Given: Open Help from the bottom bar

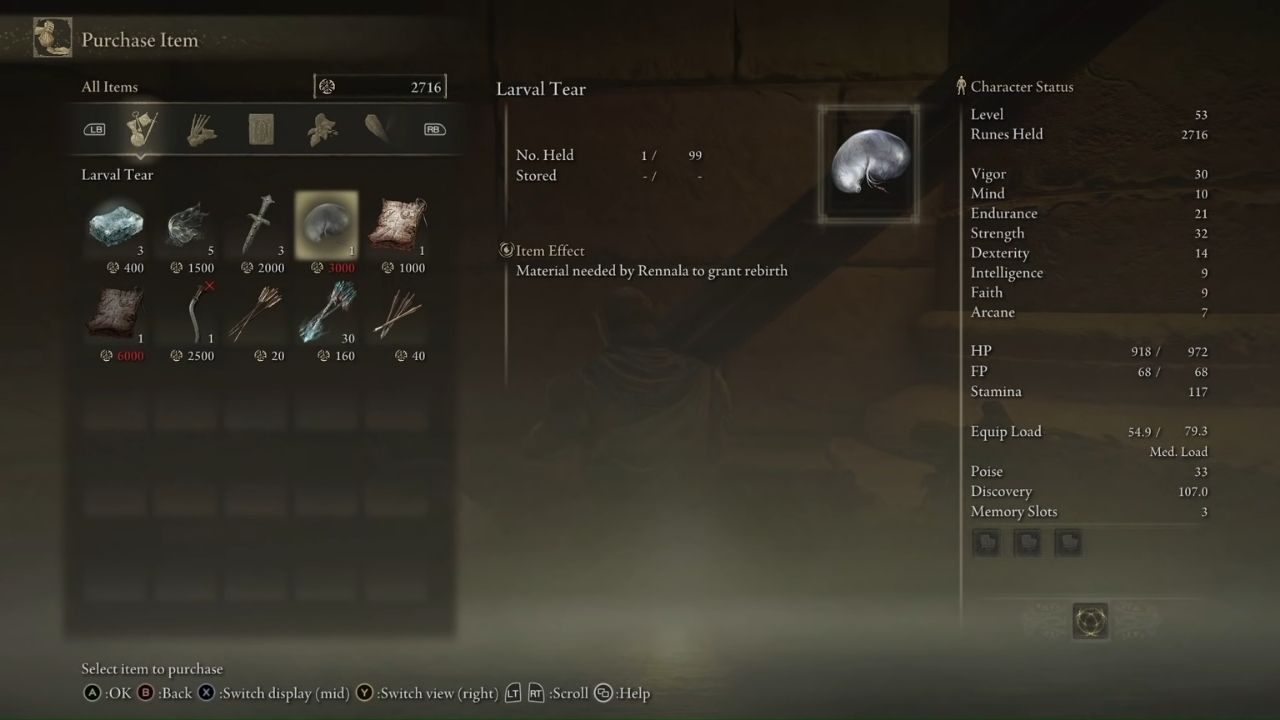Looking at the screenshot, I should coord(601,692).
